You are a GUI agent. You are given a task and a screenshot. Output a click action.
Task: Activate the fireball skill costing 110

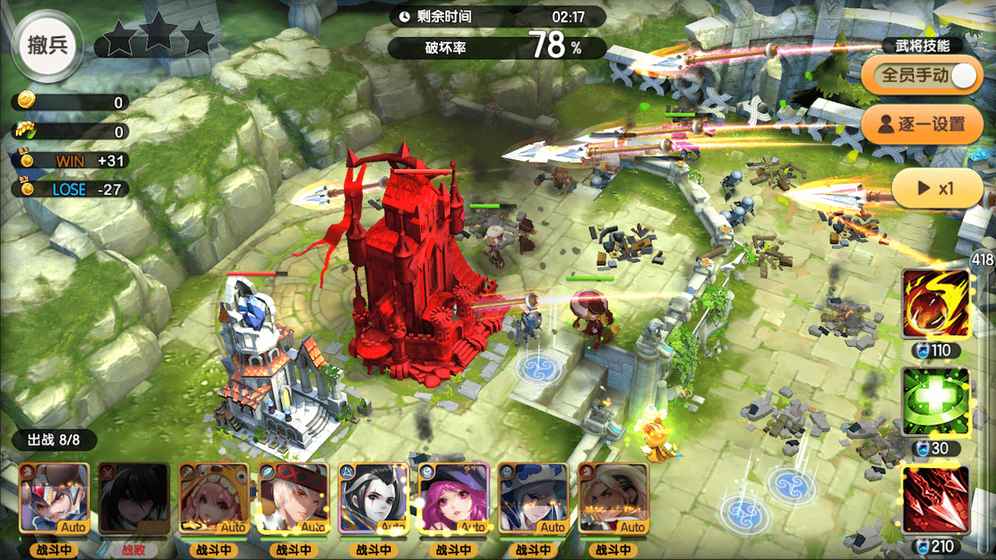[936, 305]
